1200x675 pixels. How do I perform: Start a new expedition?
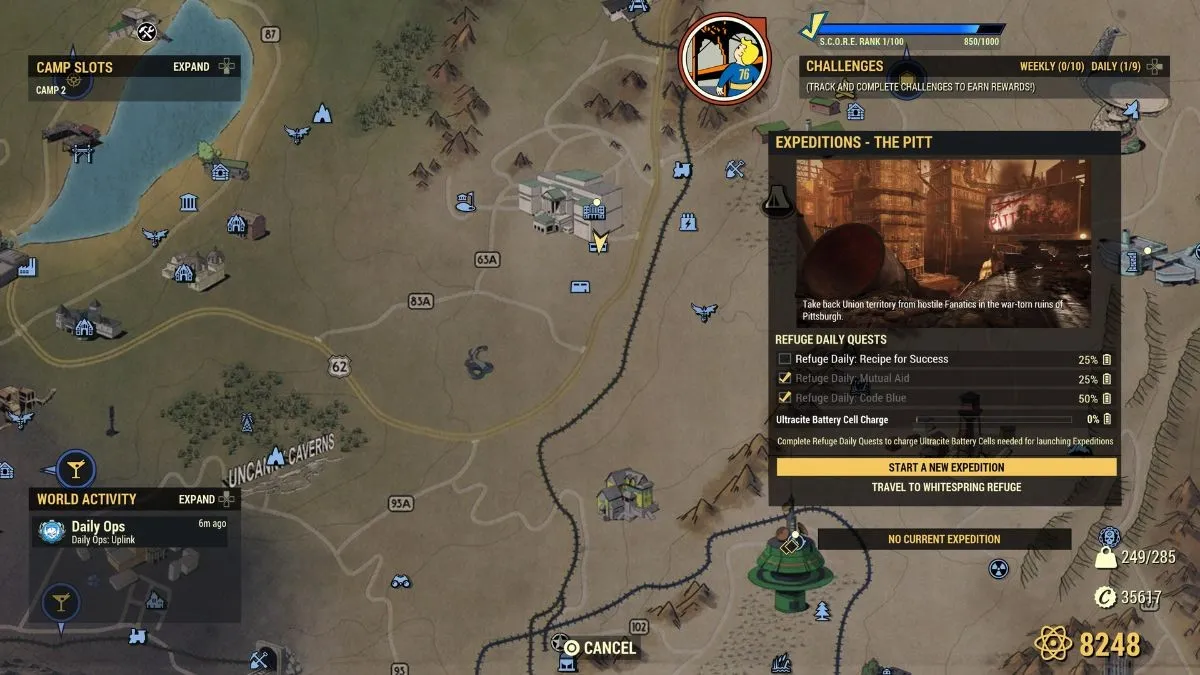946,467
